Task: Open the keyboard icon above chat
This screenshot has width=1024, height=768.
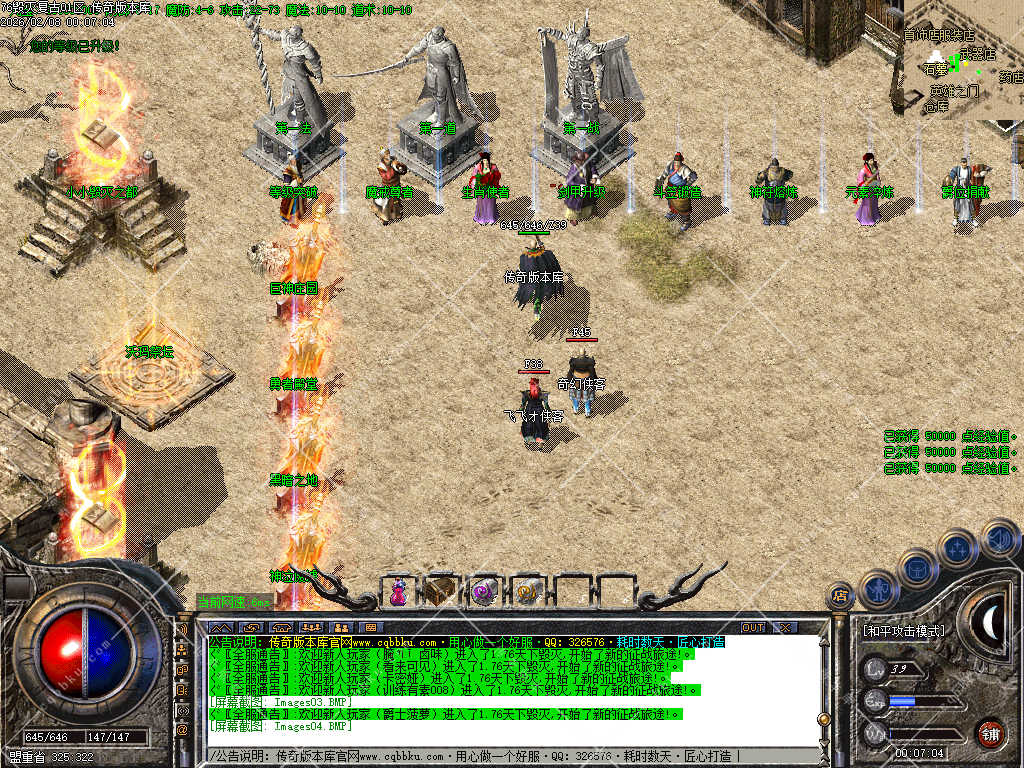Action: coord(372,627)
